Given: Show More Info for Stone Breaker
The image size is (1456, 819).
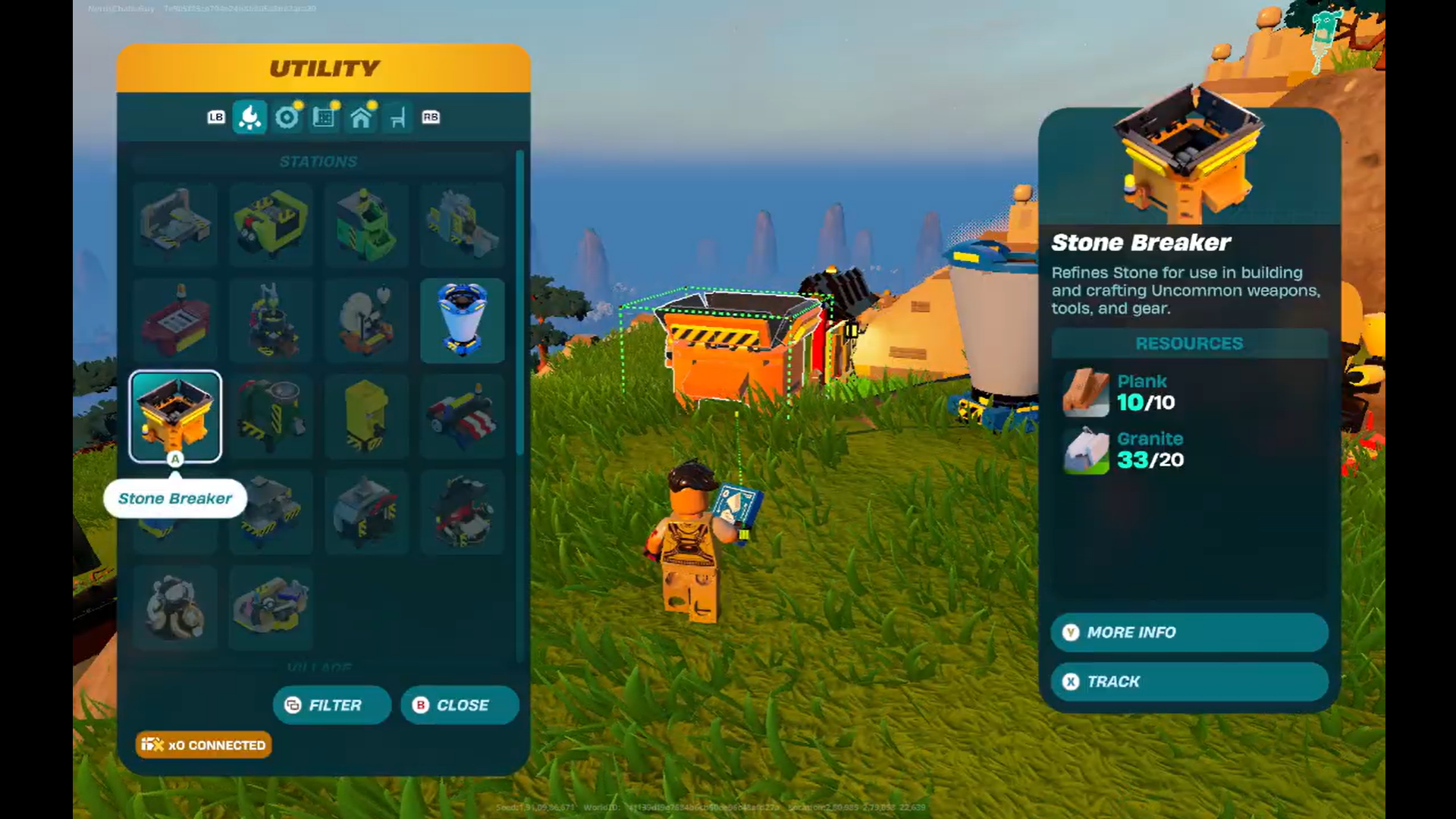Looking at the screenshot, I should point(1188,632).
